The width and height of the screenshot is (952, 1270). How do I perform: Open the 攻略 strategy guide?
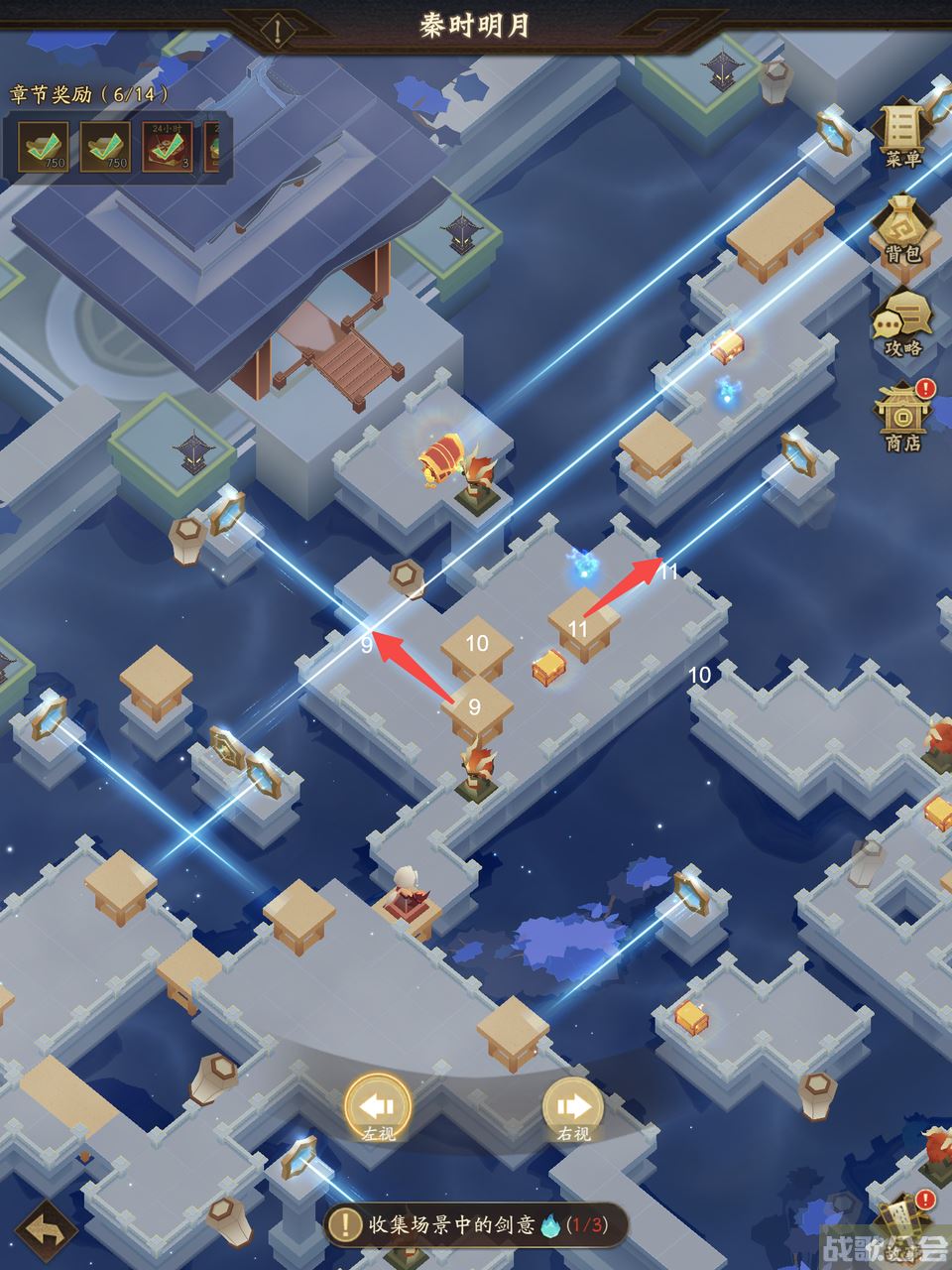coord(902,322)
